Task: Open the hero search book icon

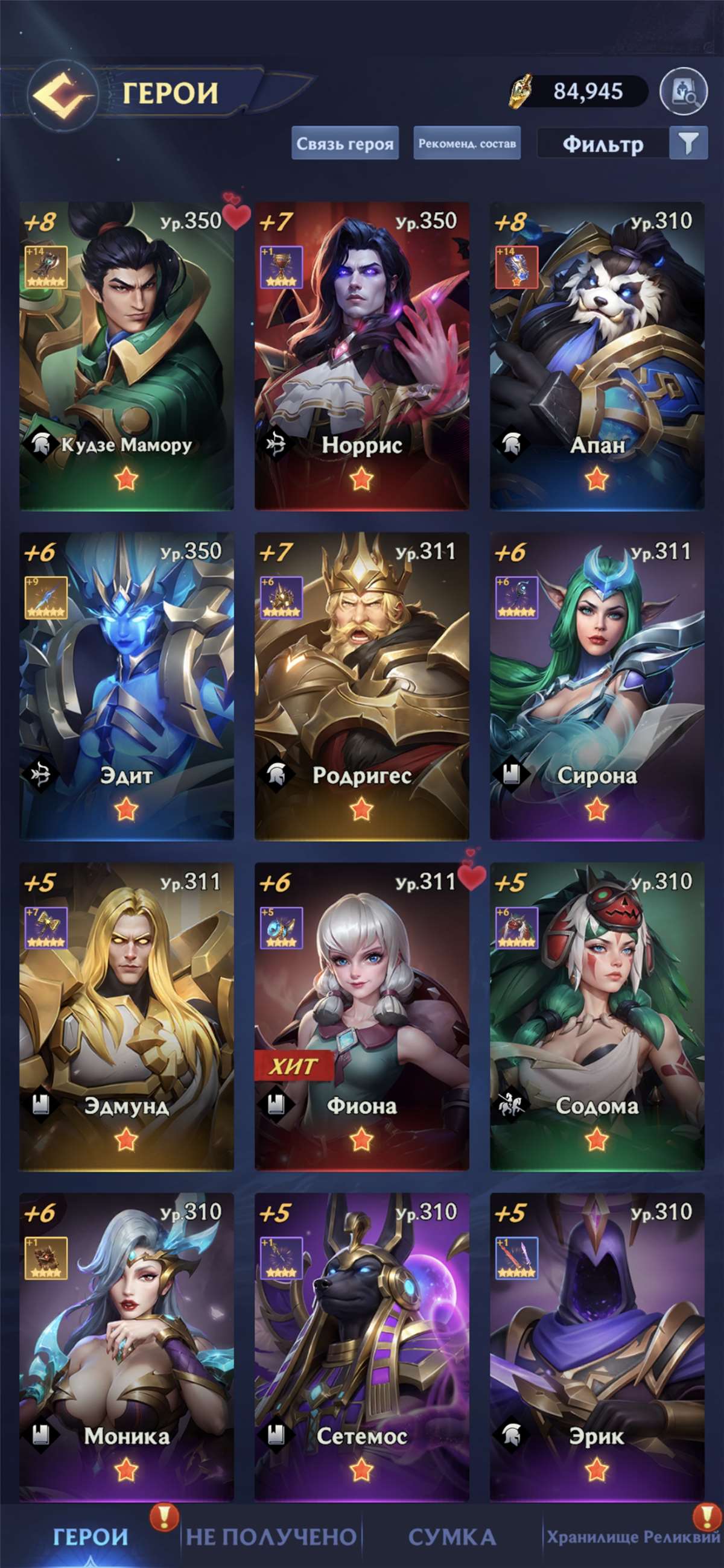Action: tap(683, 92)
